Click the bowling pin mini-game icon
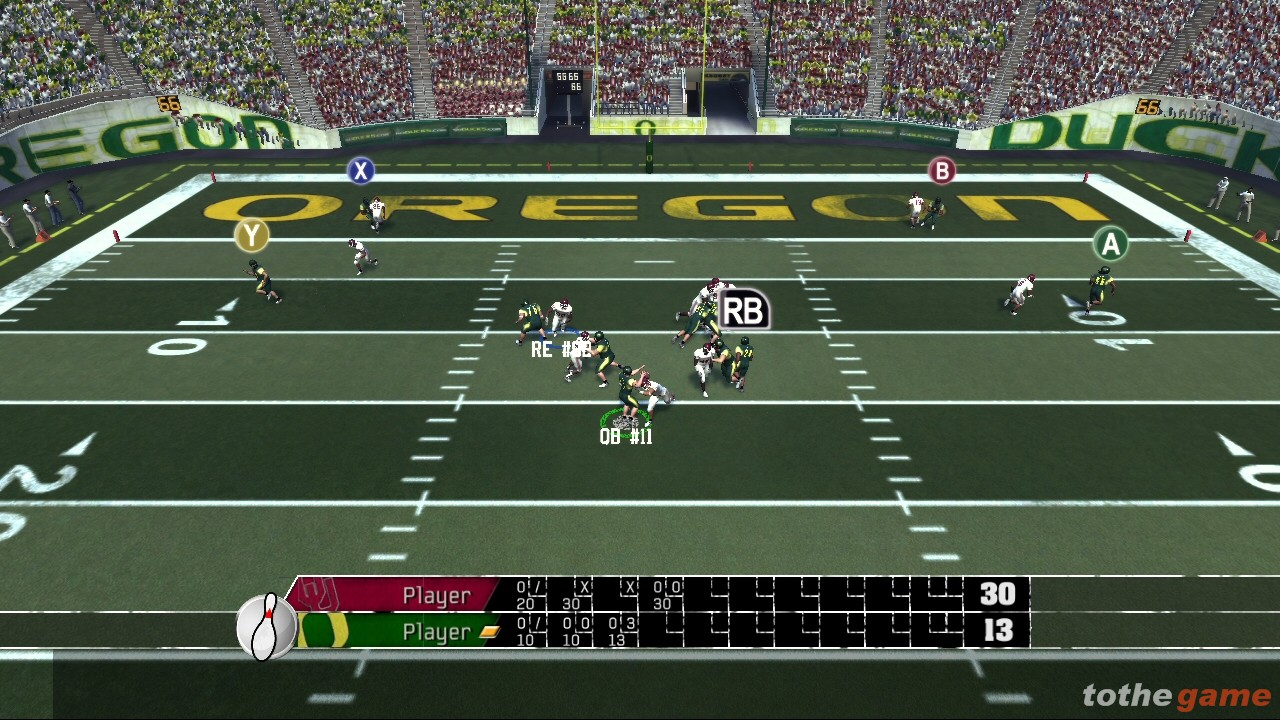 266,627
